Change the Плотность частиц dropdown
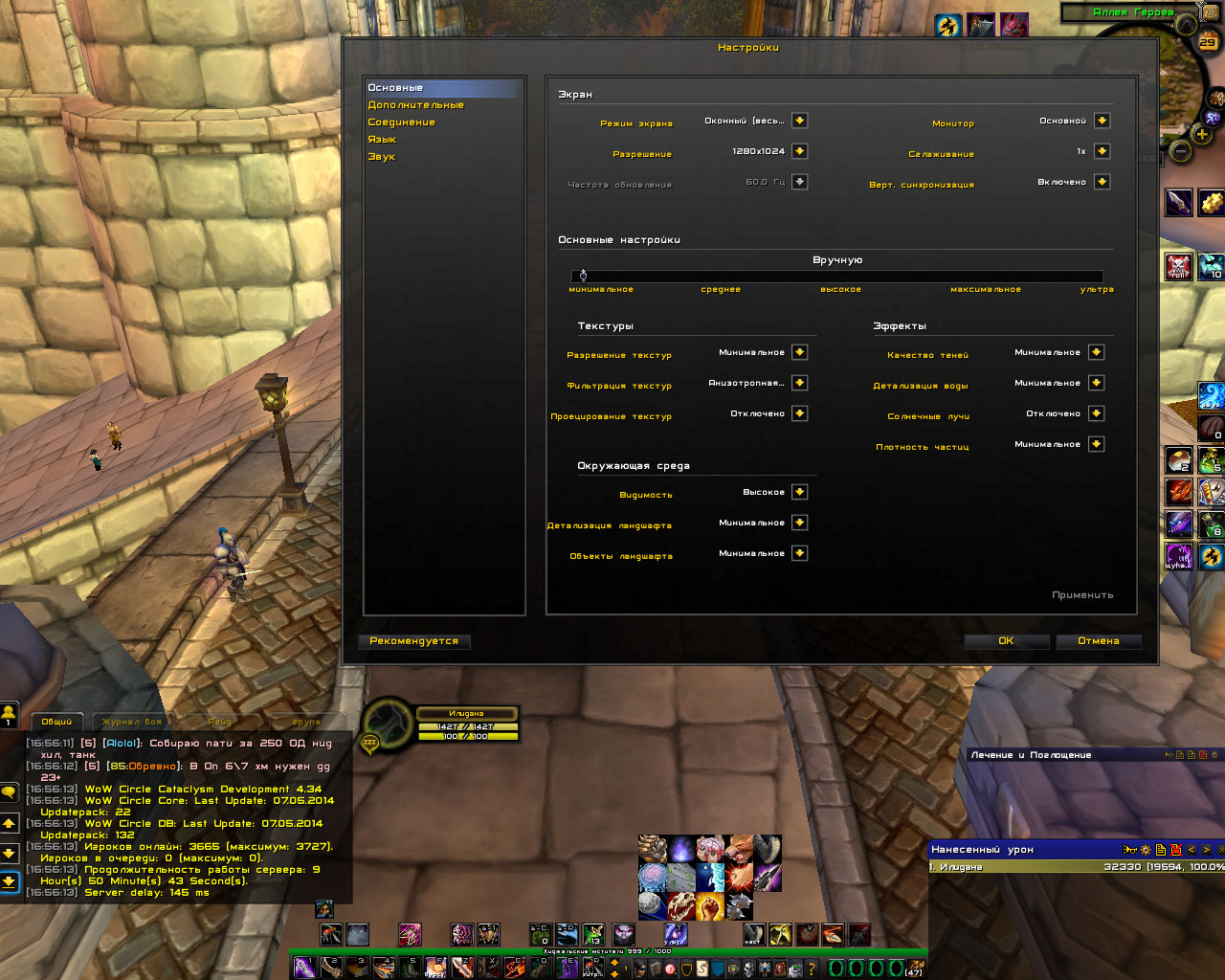 click(1096, 444)
